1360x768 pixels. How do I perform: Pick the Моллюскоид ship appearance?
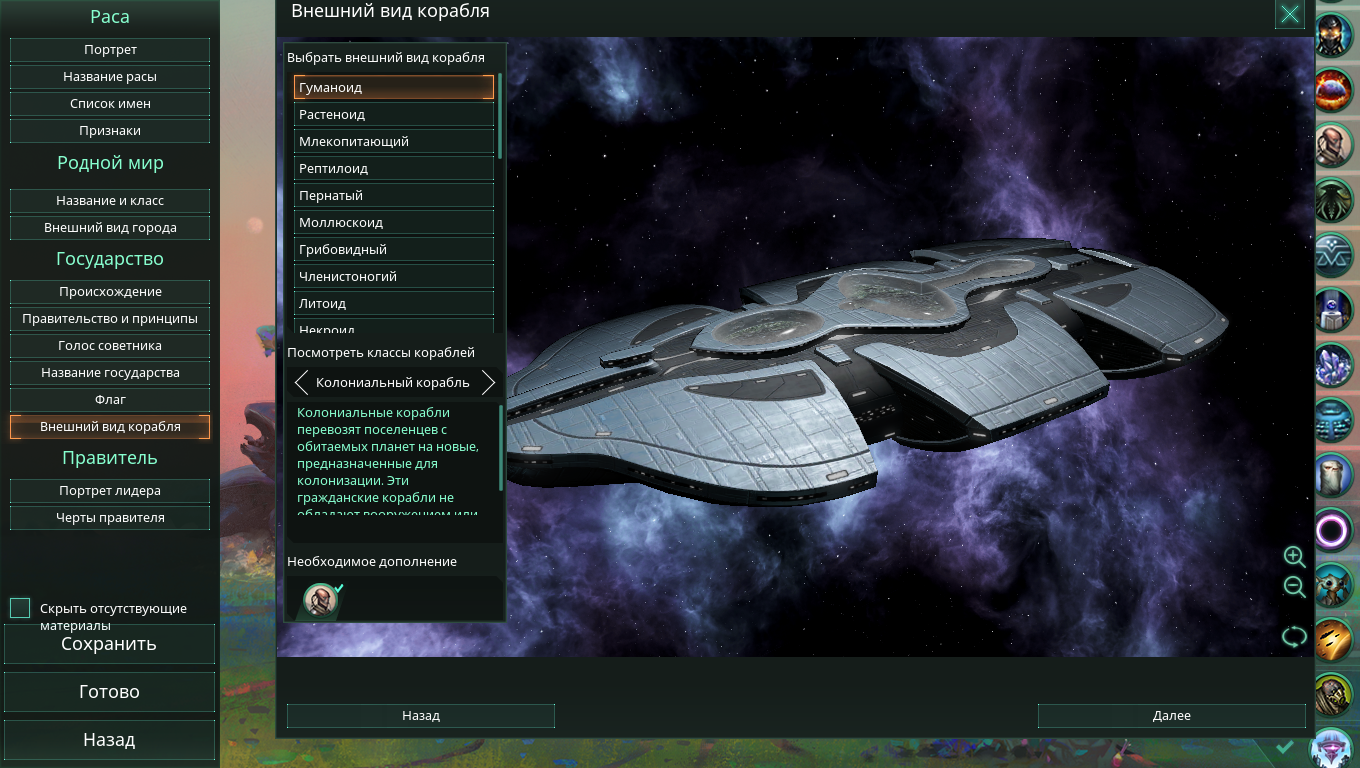(x=394, y=223)
